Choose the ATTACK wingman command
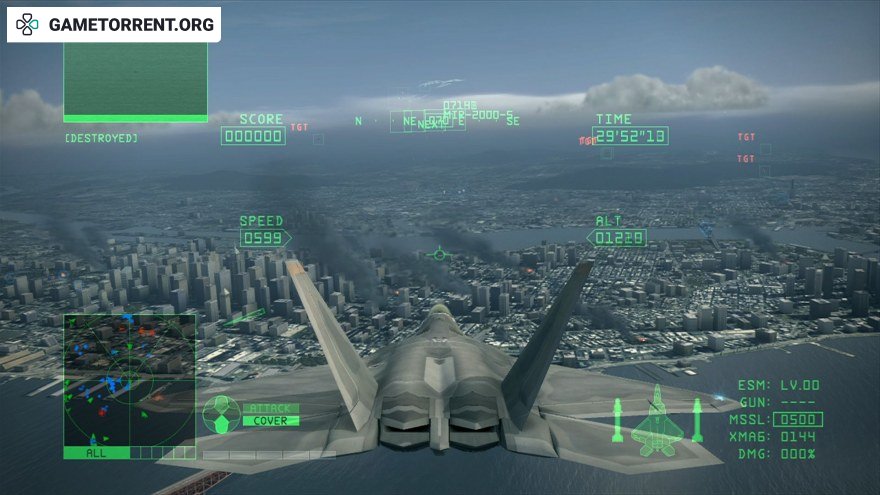The height and width of the screenshot is (495, 880). pos(269,408)
